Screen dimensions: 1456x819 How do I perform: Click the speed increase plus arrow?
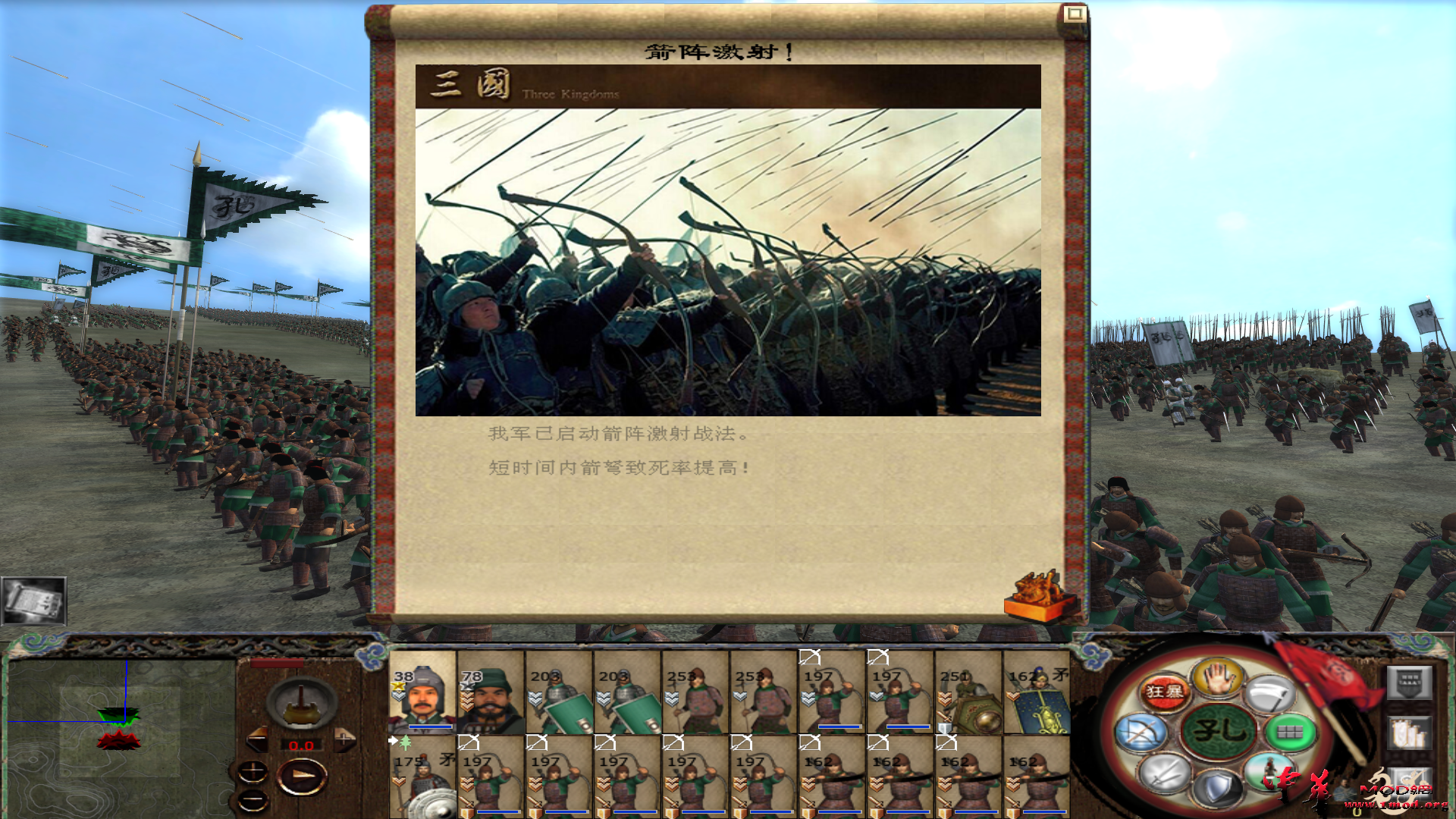[344, 739]
